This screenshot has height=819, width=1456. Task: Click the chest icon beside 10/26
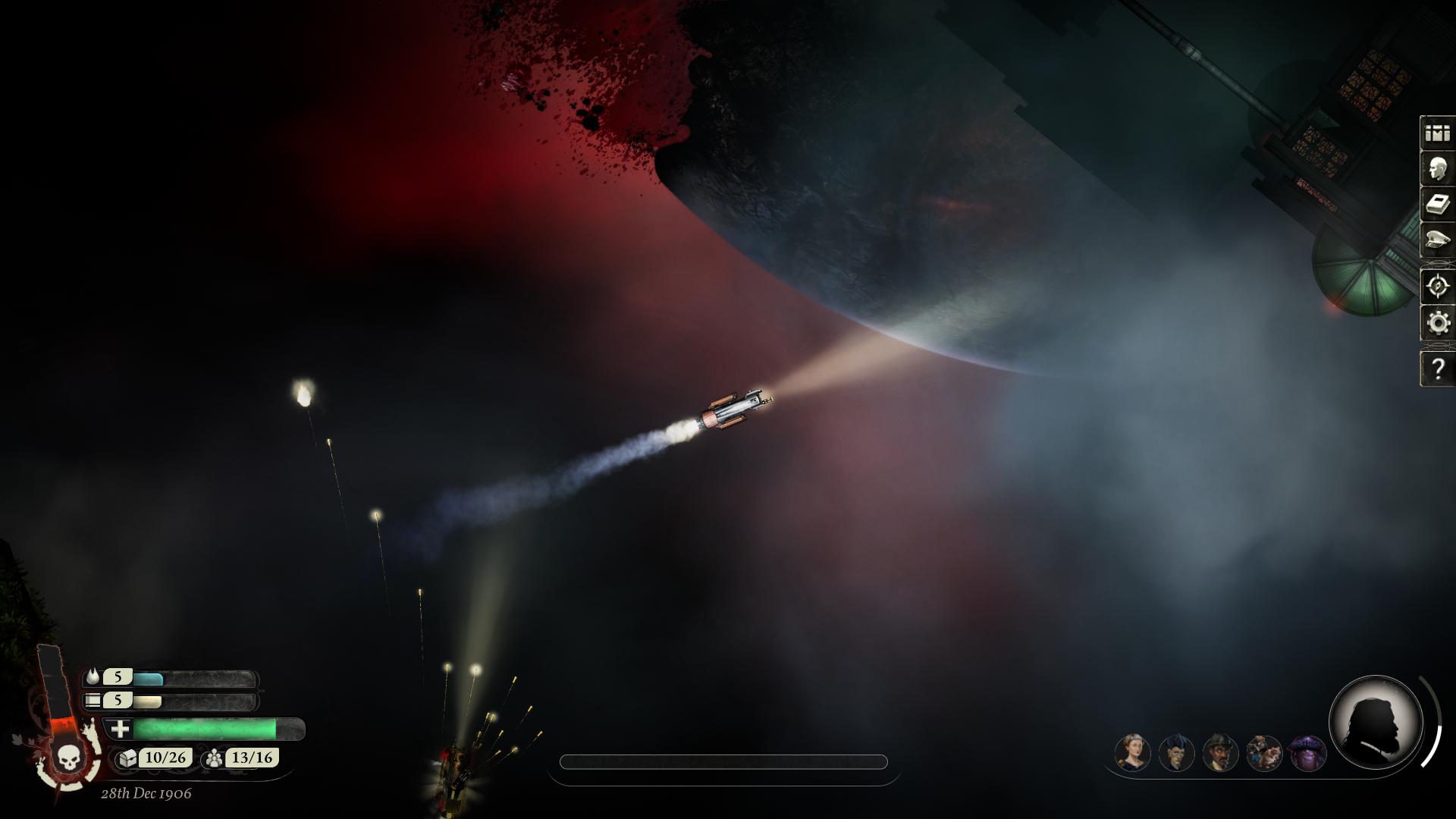(x=127, y=757)
